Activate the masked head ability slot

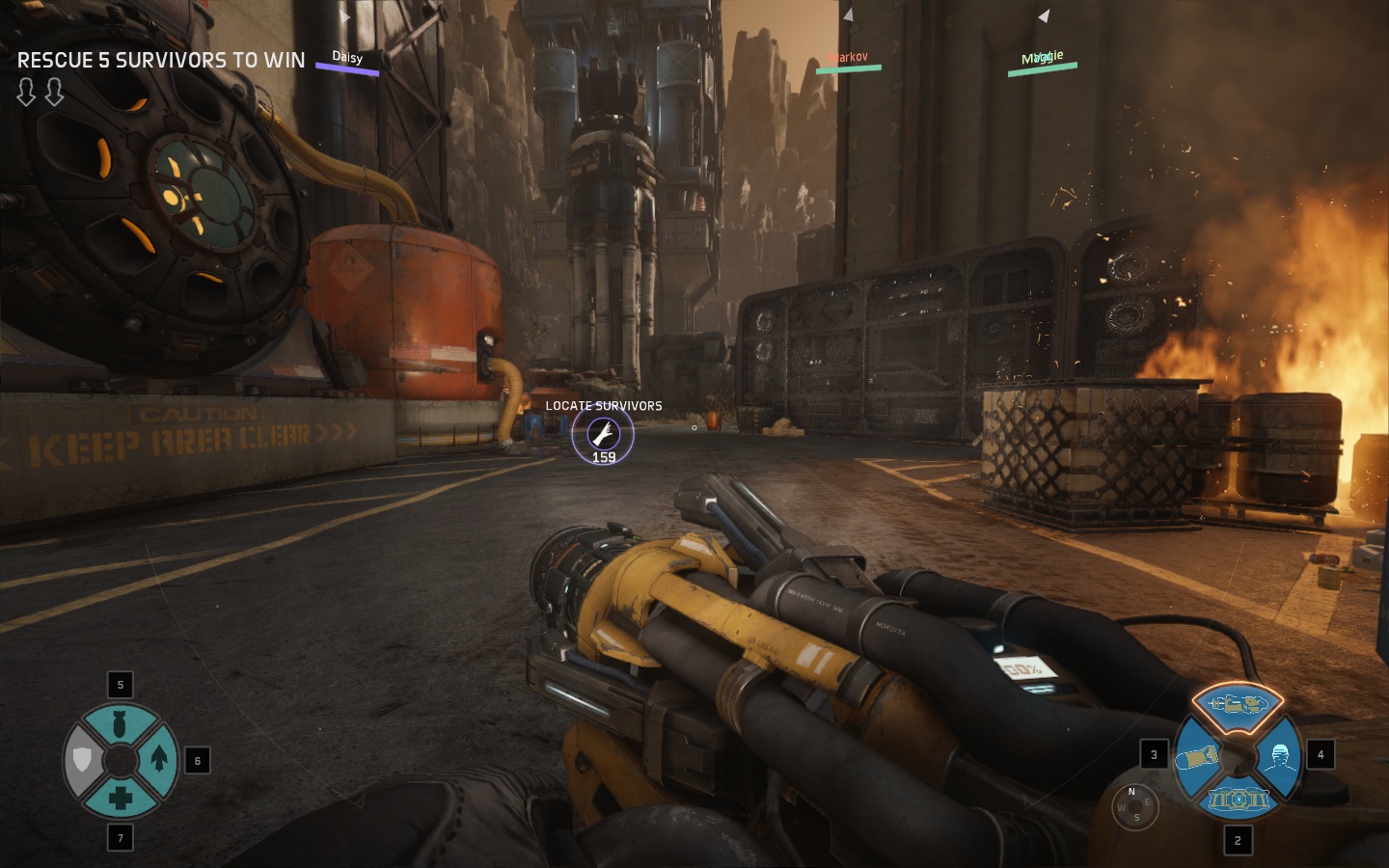[x=1279, y=756]
